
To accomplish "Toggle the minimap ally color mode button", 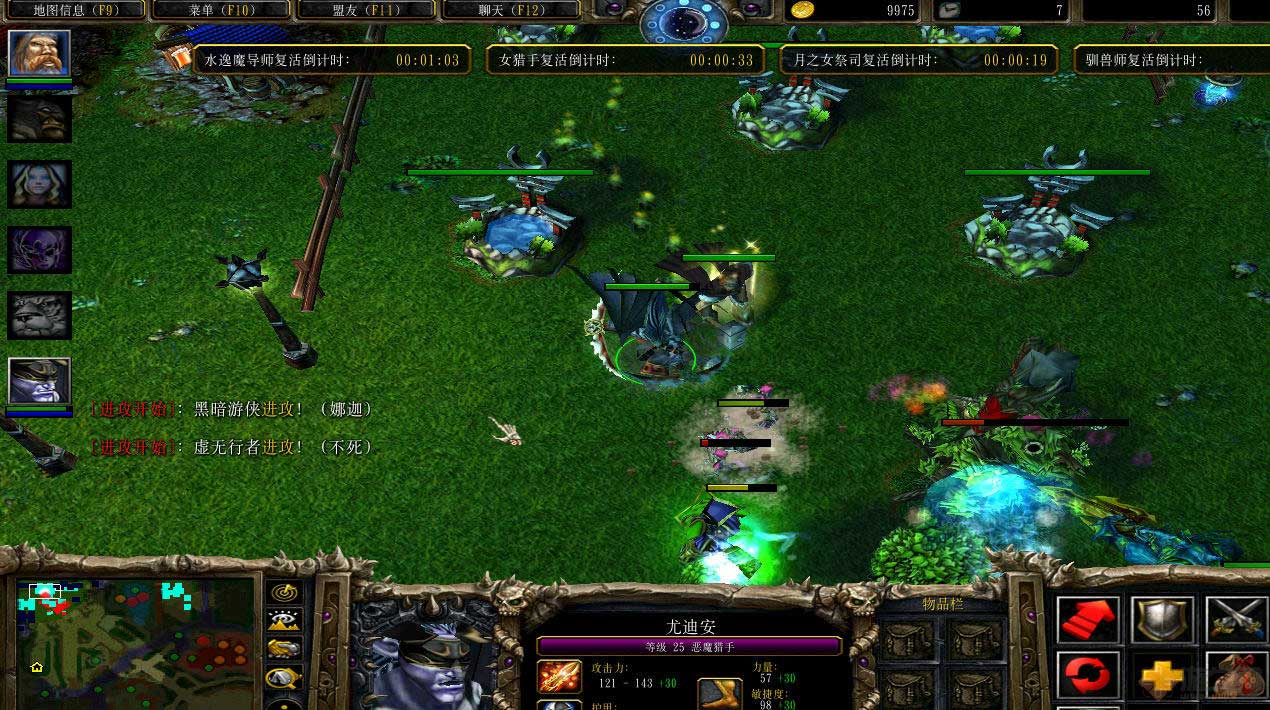I will tap(285, 650).
